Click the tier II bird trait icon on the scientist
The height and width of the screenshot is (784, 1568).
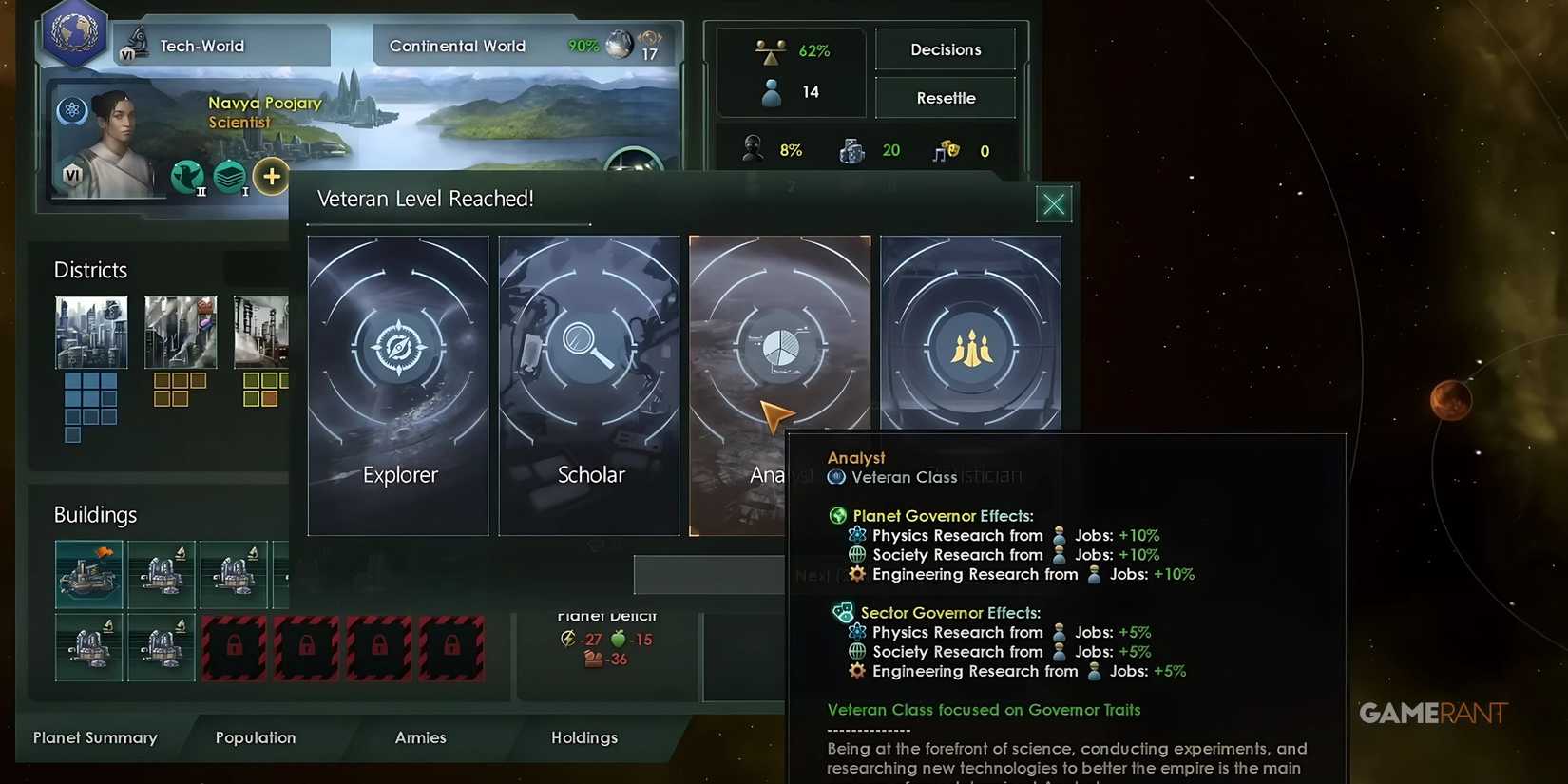(187, 177)
